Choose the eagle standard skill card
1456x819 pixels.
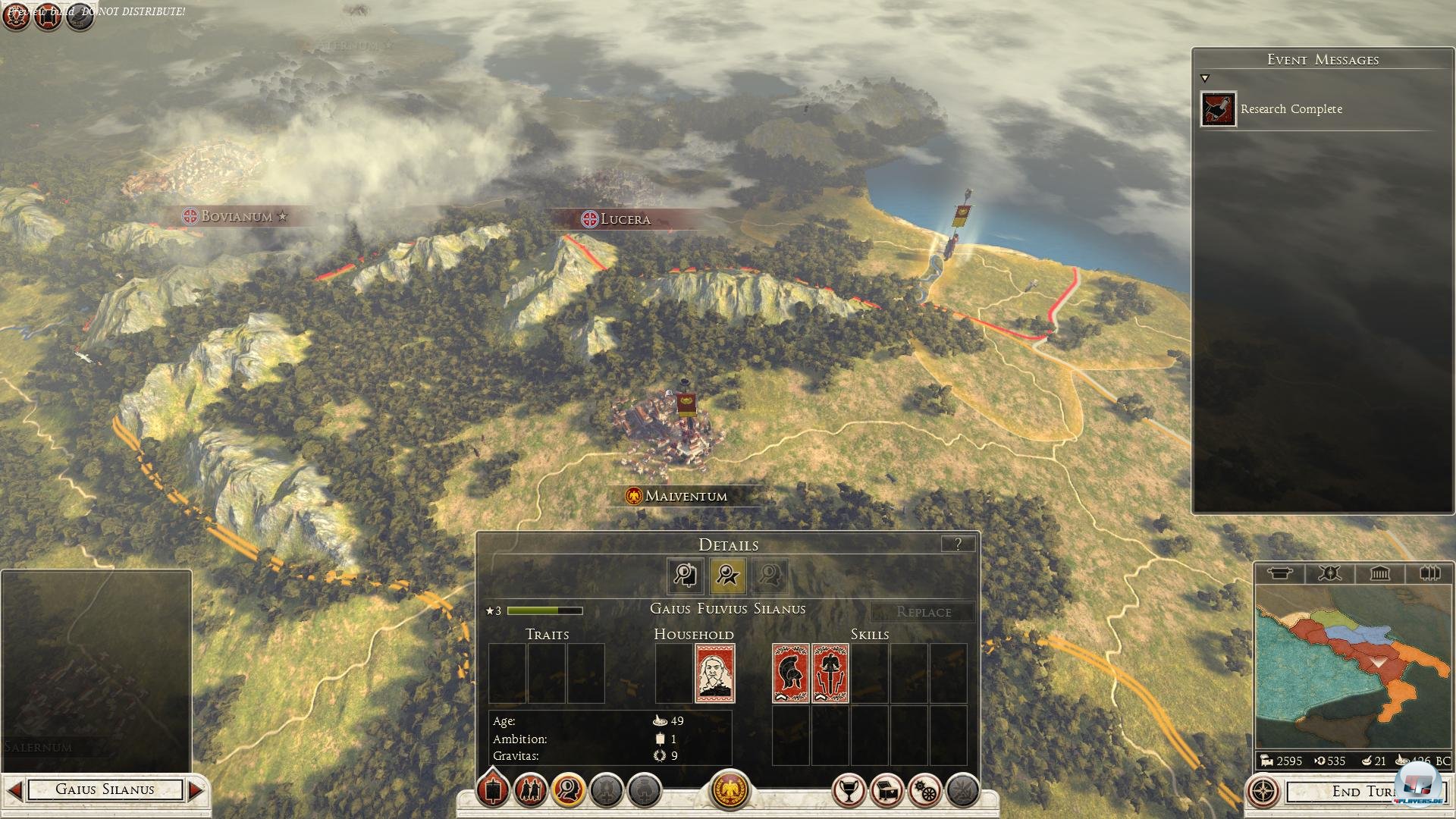click(x=830, y=673)
